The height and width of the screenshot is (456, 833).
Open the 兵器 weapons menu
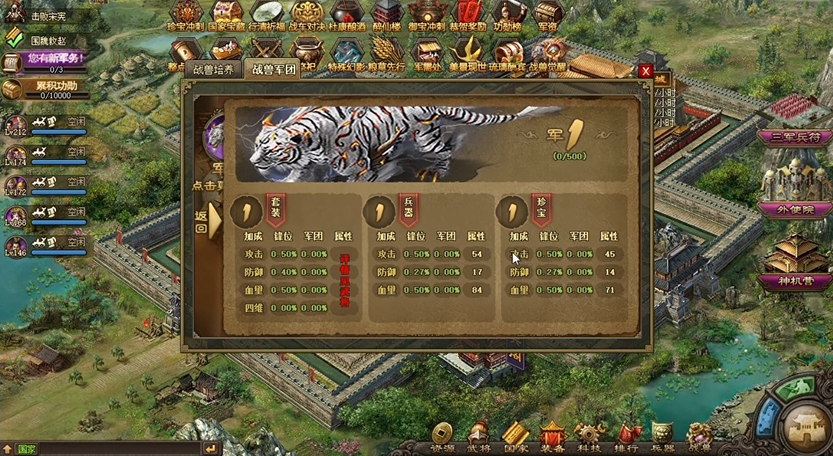point(663,434)
